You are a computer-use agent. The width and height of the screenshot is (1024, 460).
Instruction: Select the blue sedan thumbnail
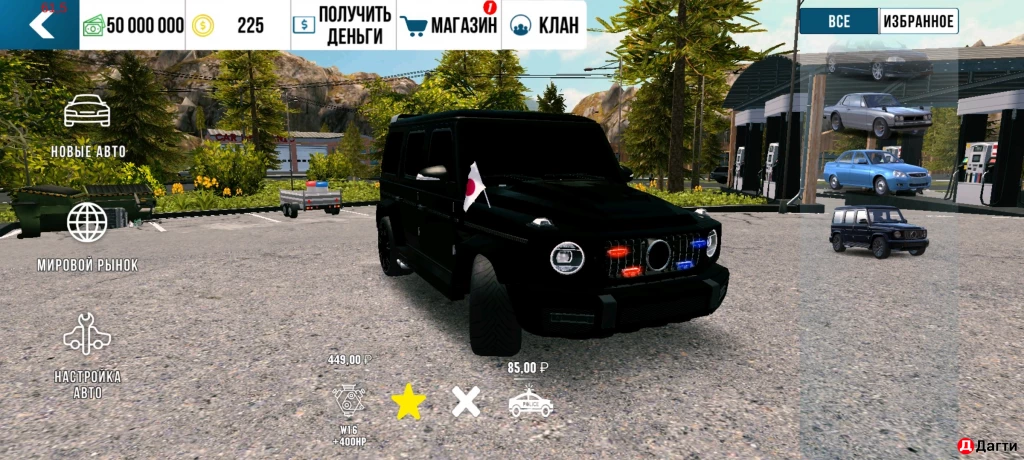[x=877, y=172]
